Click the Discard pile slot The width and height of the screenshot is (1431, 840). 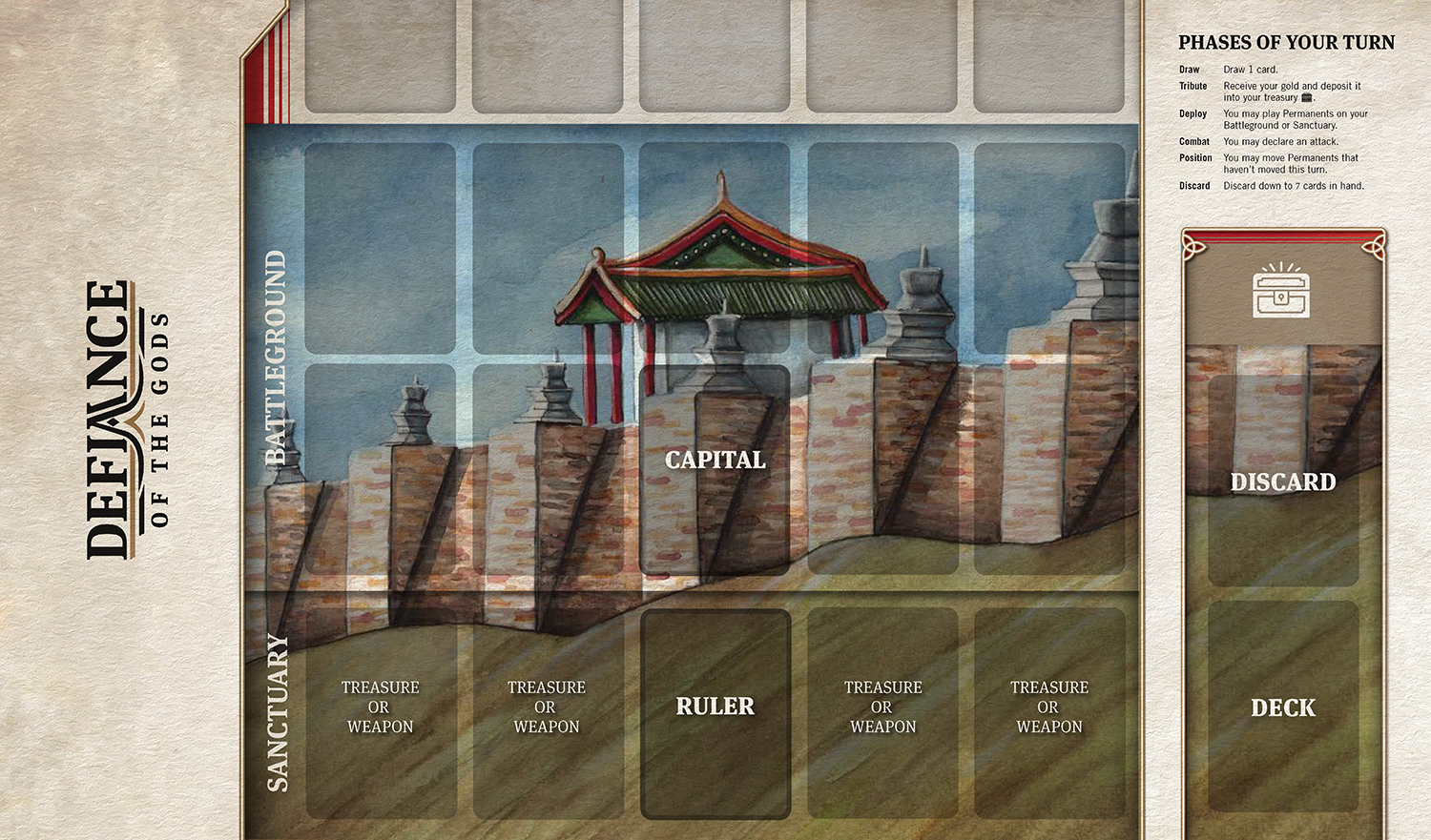[x=1282, y=481]
